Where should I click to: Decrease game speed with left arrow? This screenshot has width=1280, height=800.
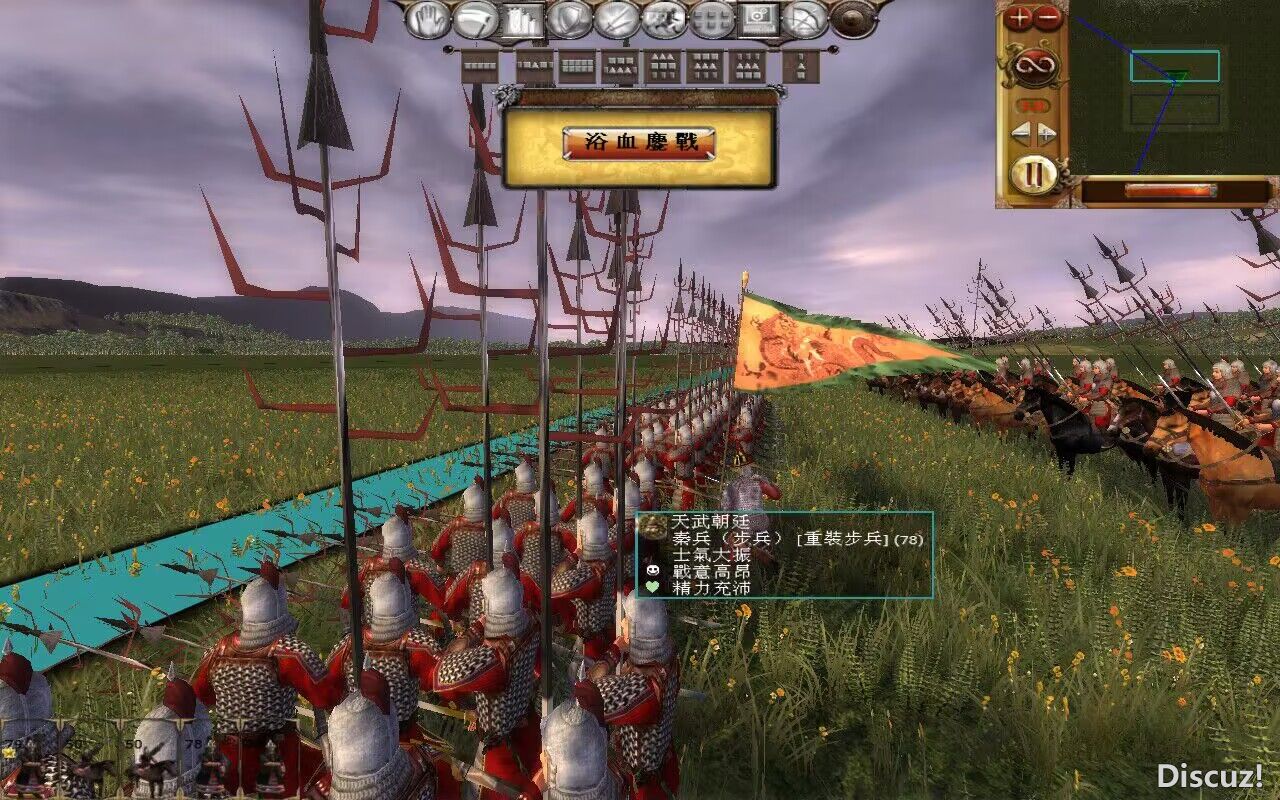[1020, 133]
